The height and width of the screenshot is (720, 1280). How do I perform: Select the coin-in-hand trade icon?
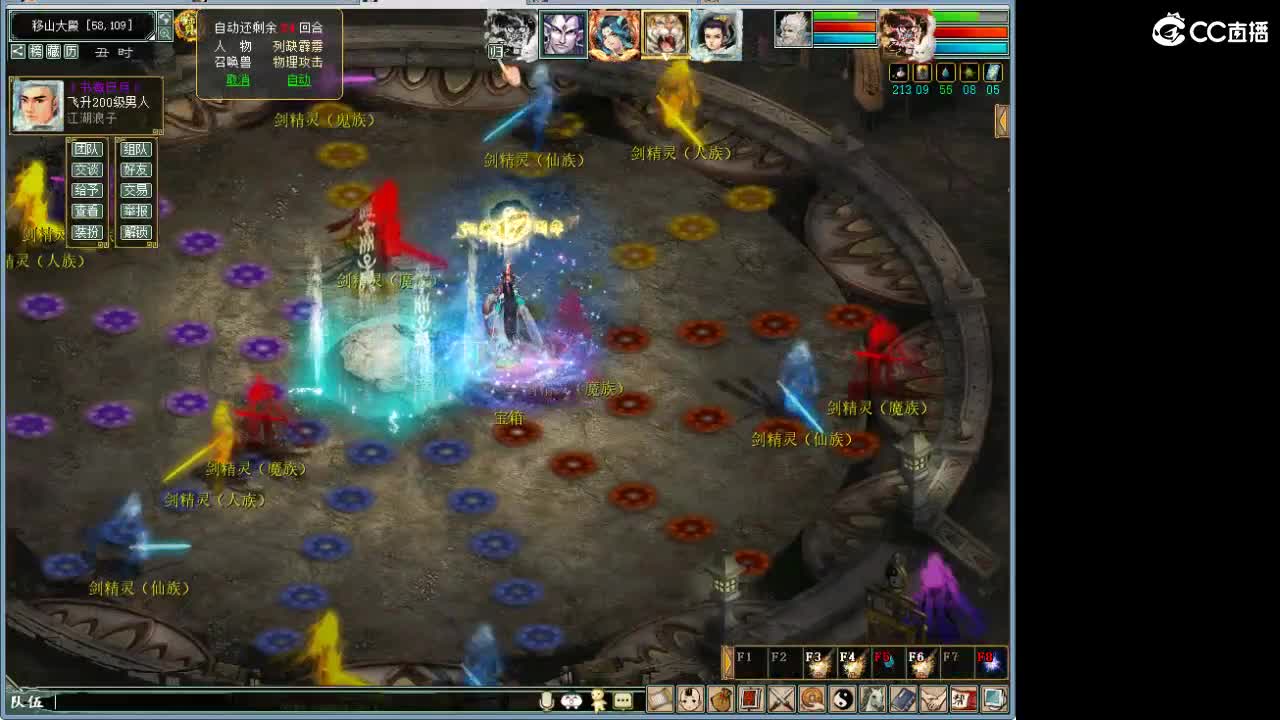[x=813, y=700]
